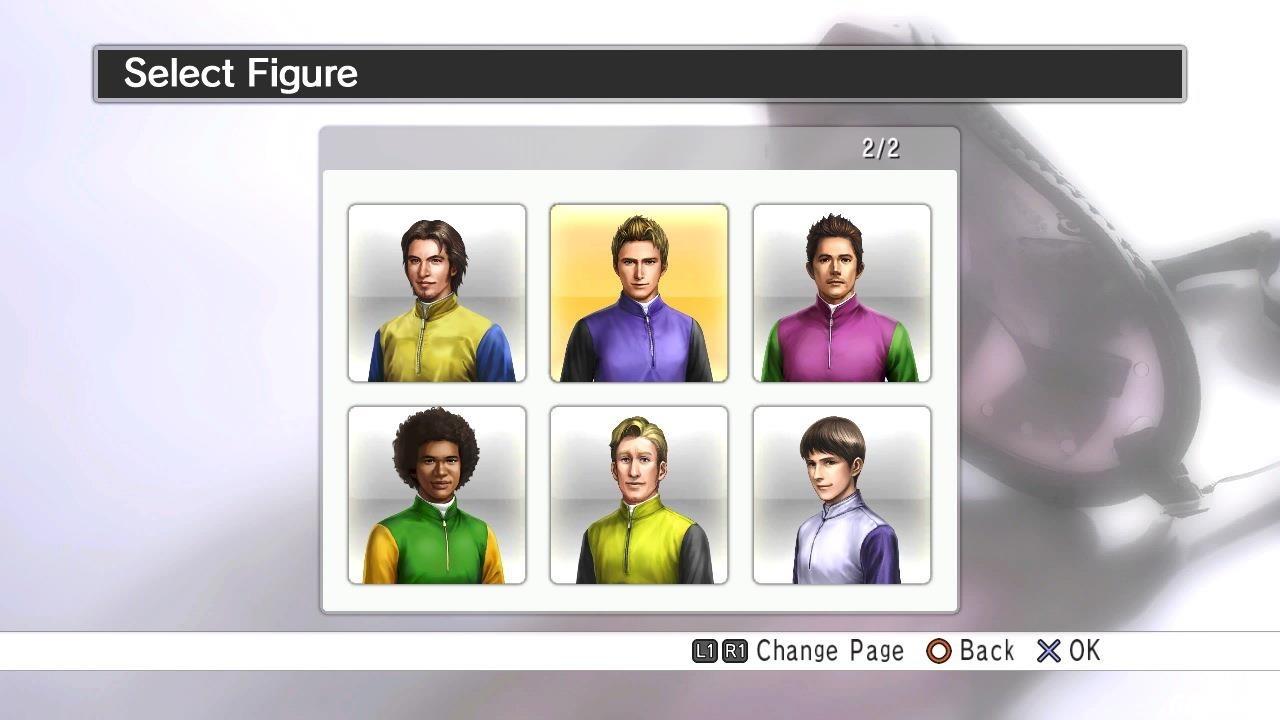Click the X button icon for OK
The height and width of the screenshot is (720, 1280).
tap(1049, 651)
